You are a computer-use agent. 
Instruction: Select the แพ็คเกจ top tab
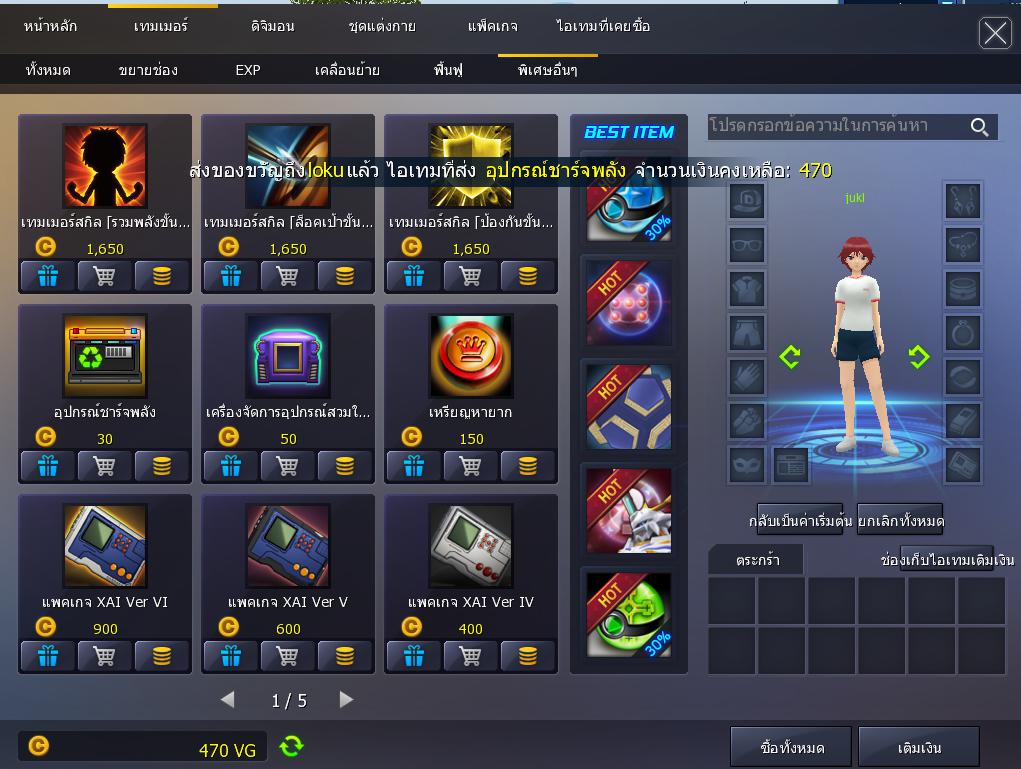coord(492,26)
